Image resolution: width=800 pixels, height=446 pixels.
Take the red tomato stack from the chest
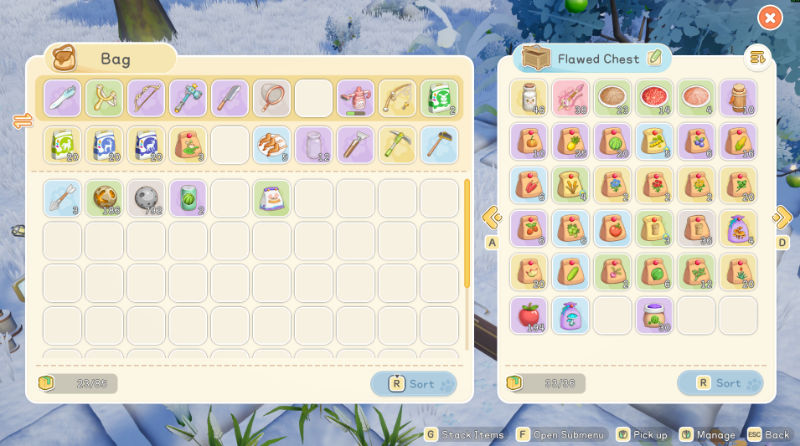click(x=529, y=315)
